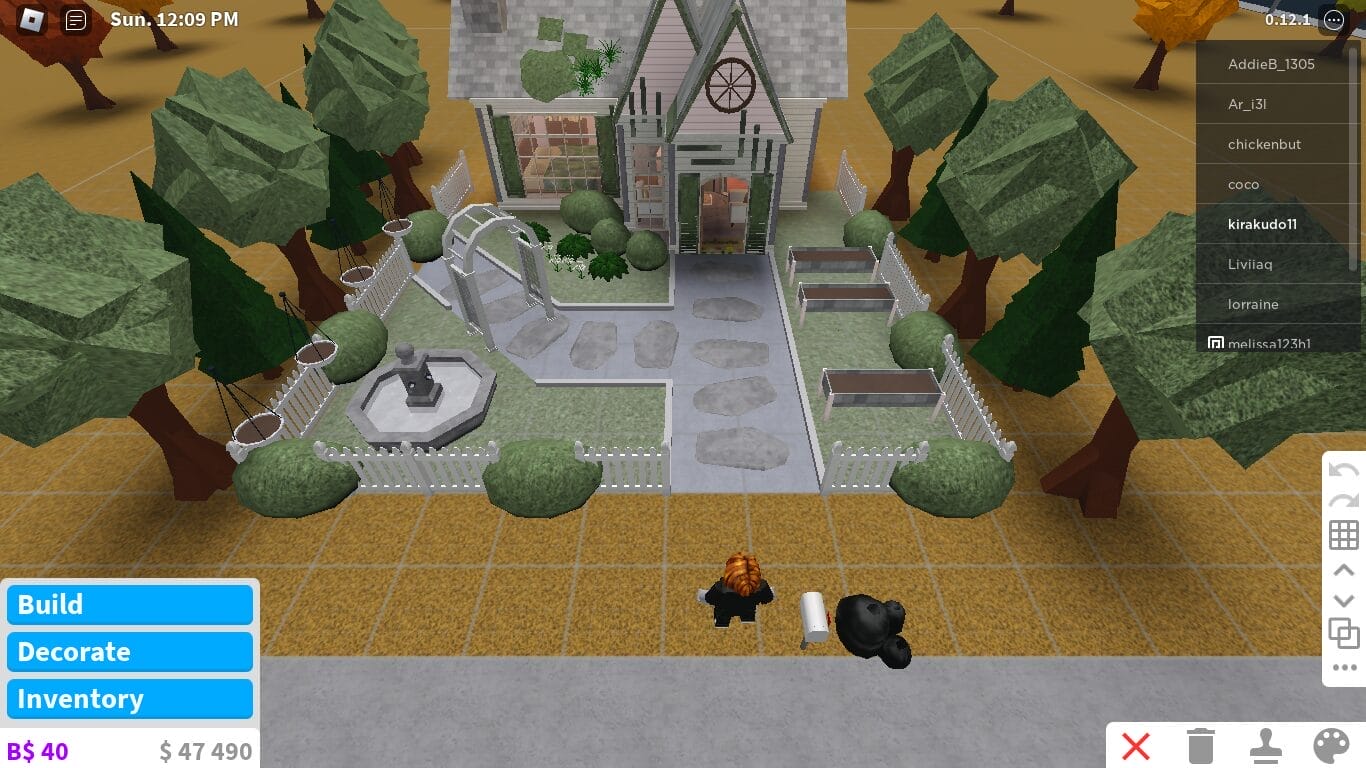Toggle the build grid overlay

tap(1344, 534)
